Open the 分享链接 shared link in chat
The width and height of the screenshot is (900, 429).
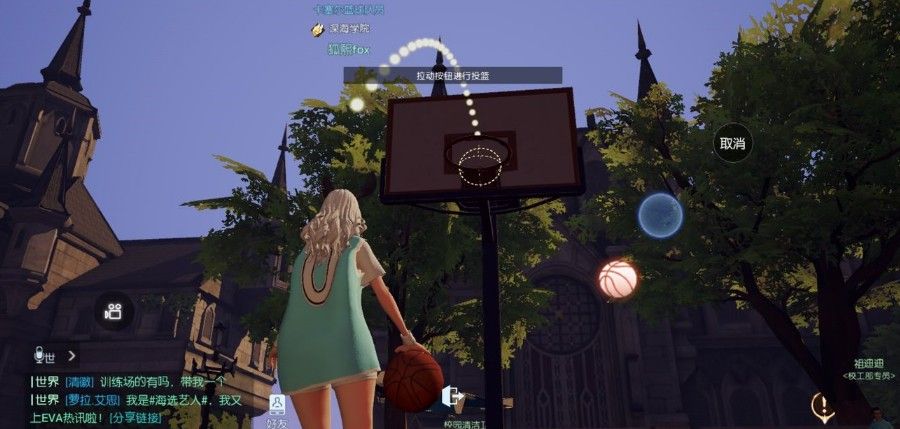135,417
